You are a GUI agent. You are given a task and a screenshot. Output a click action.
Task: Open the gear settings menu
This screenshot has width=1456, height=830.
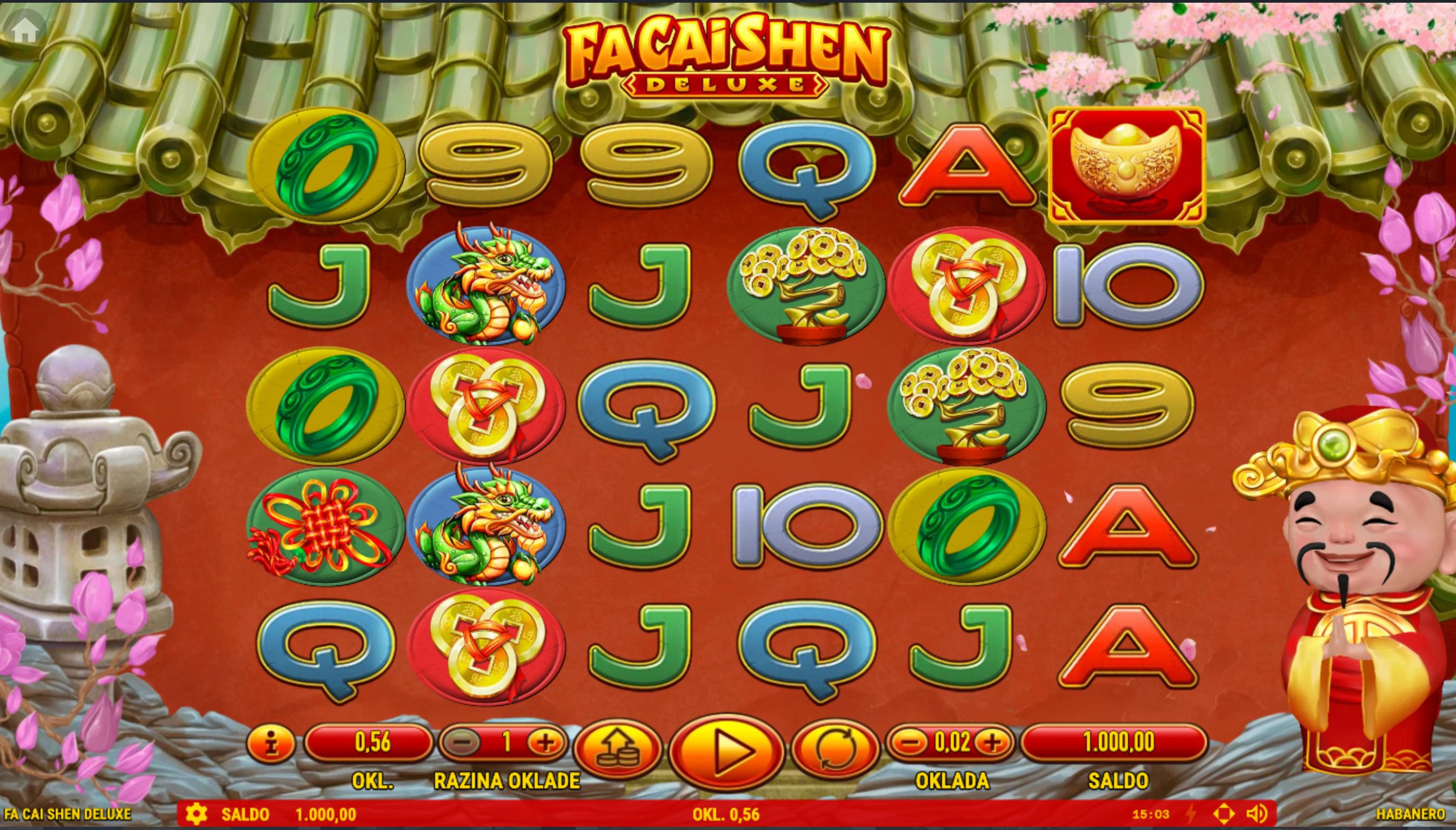[196, 814]
